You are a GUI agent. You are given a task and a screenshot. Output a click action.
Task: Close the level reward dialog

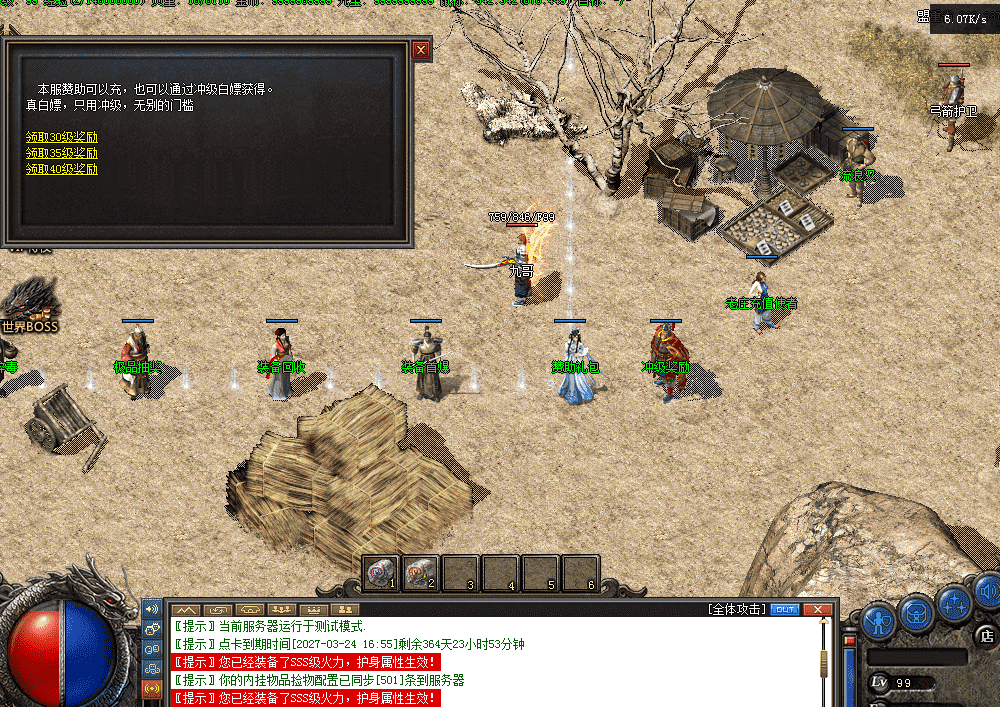[421, 49]
